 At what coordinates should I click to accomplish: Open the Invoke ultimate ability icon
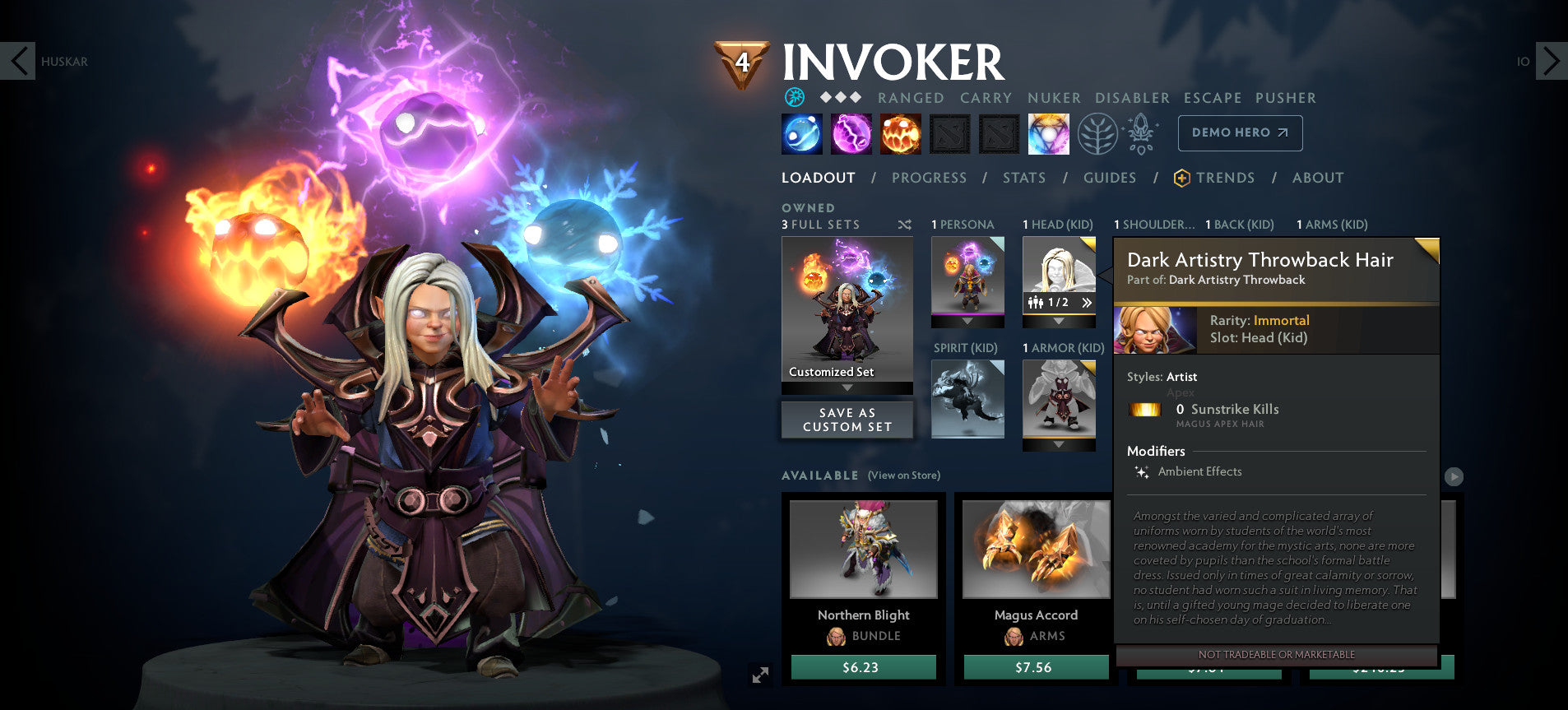pyautogui.click(x=1050, y=133)
